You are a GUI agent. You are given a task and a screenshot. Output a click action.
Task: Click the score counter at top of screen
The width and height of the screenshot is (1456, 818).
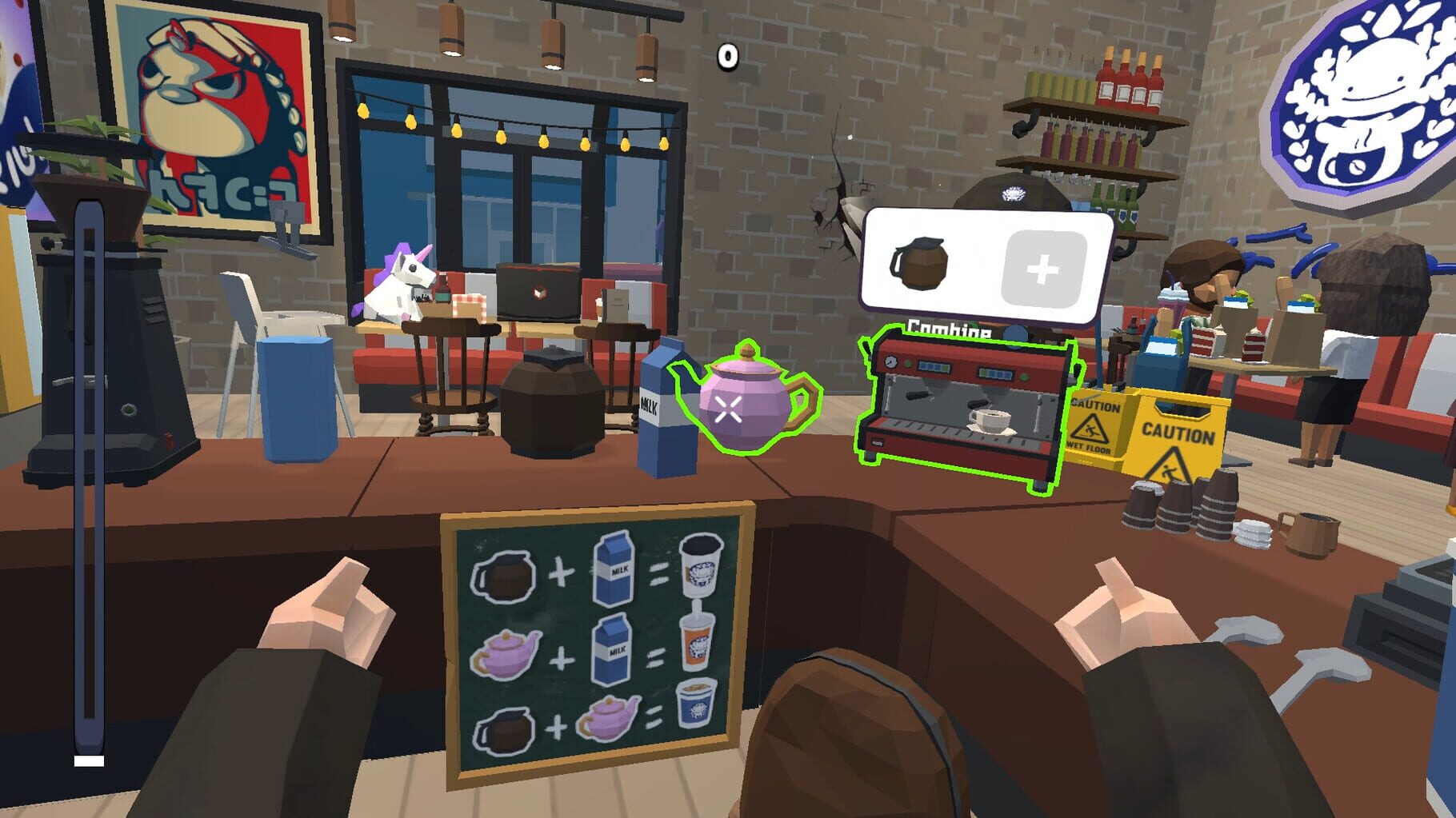point(726,55)
